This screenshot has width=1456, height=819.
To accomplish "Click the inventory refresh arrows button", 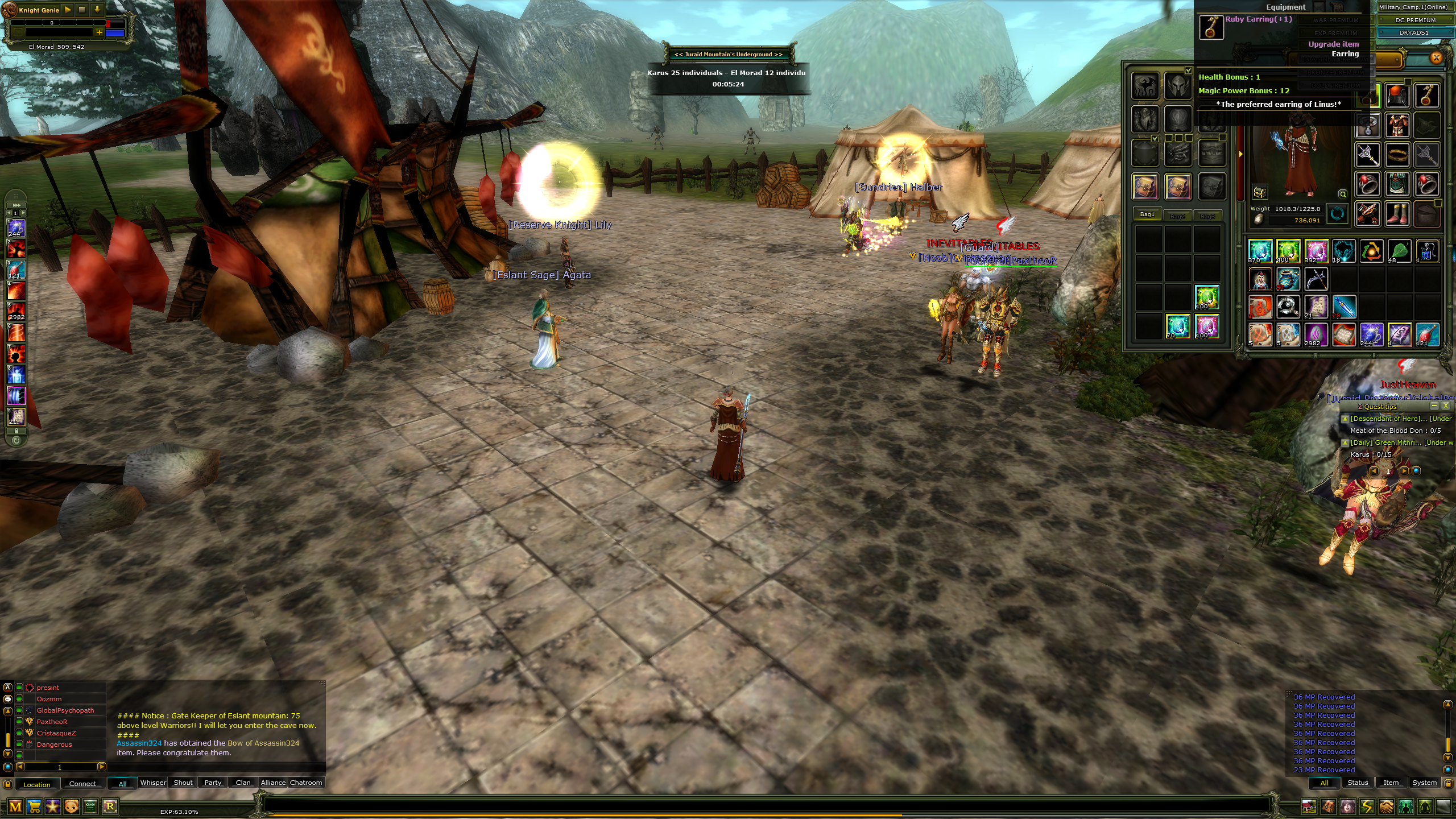I will (1337, 214).
